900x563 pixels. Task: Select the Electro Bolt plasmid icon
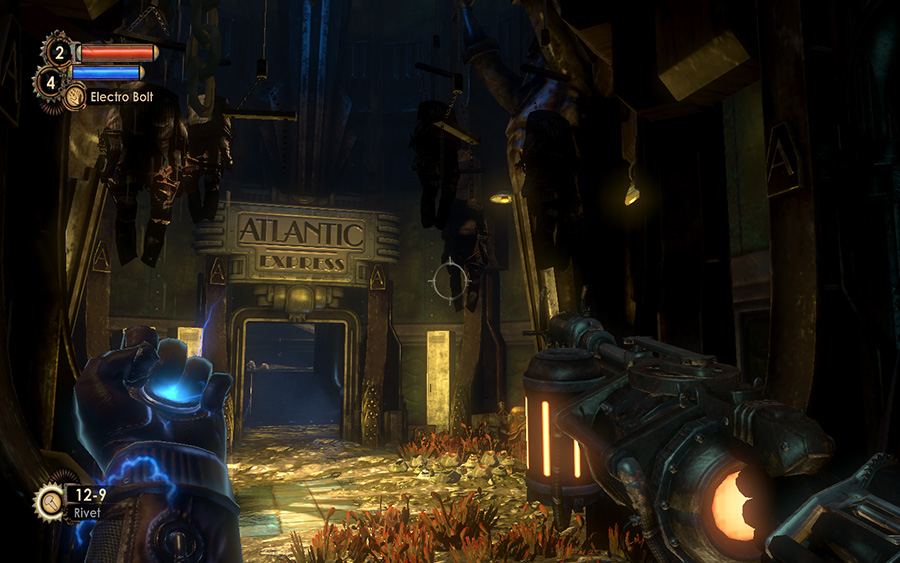[74, 97]
